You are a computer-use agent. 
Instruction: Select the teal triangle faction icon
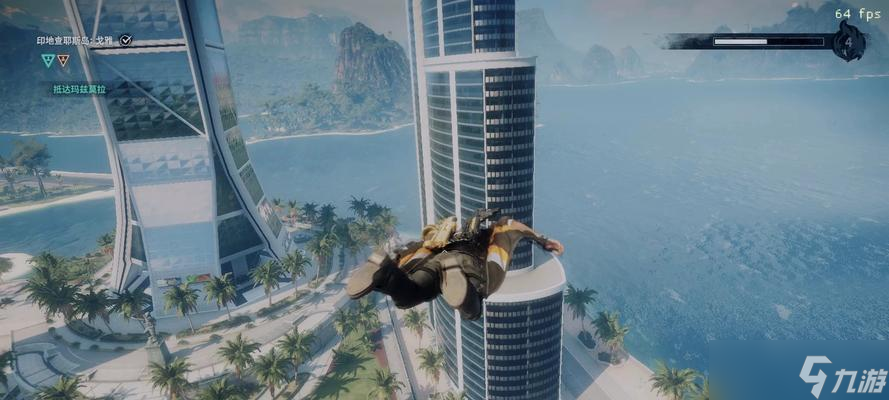pos(47,60)
